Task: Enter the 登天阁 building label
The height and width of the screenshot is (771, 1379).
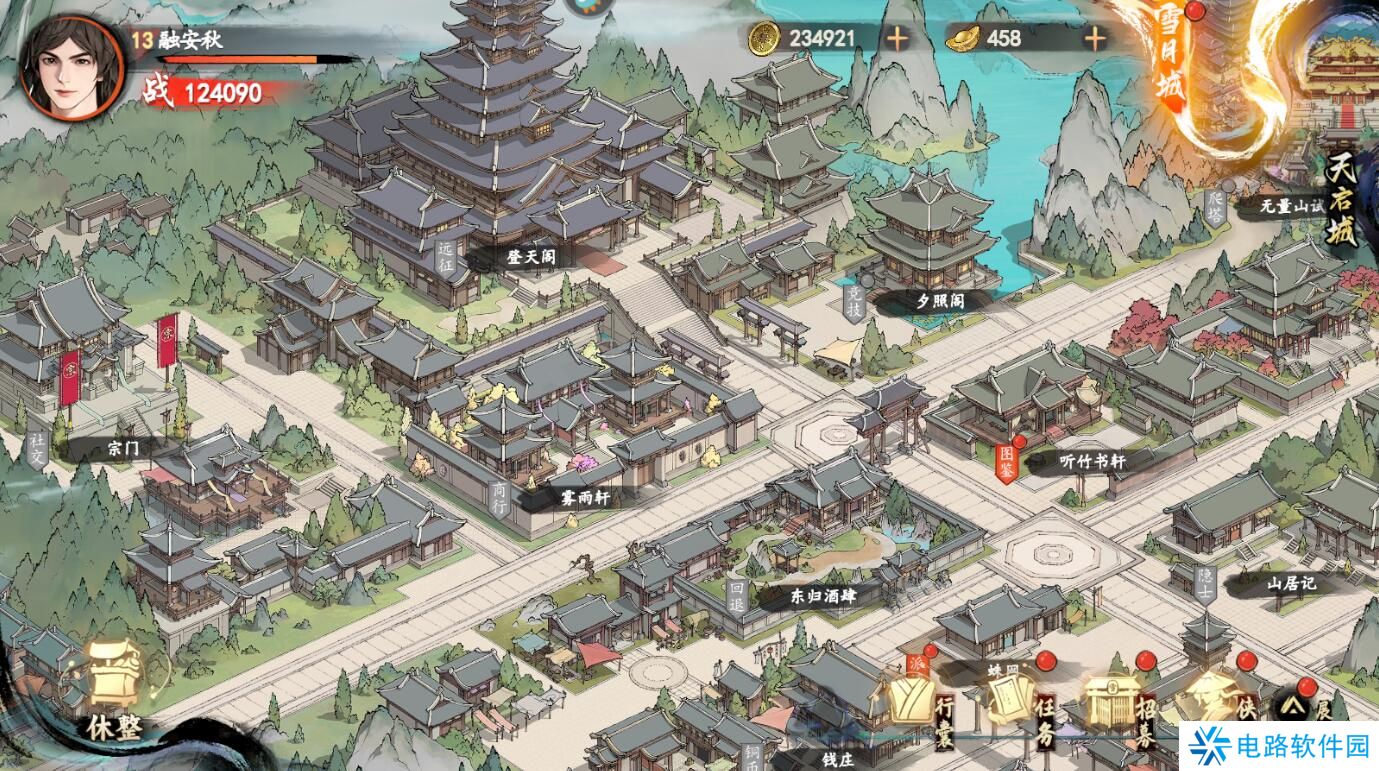Action: click(530, 258)
